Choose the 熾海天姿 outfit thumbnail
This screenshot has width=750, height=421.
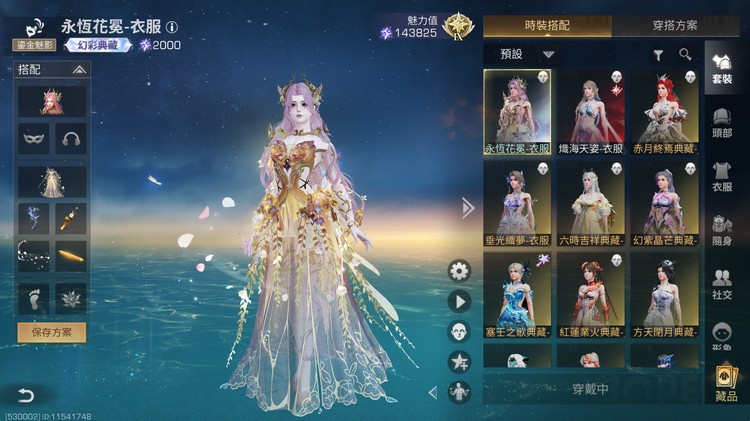pyautogui.click(x=591, y=110)
